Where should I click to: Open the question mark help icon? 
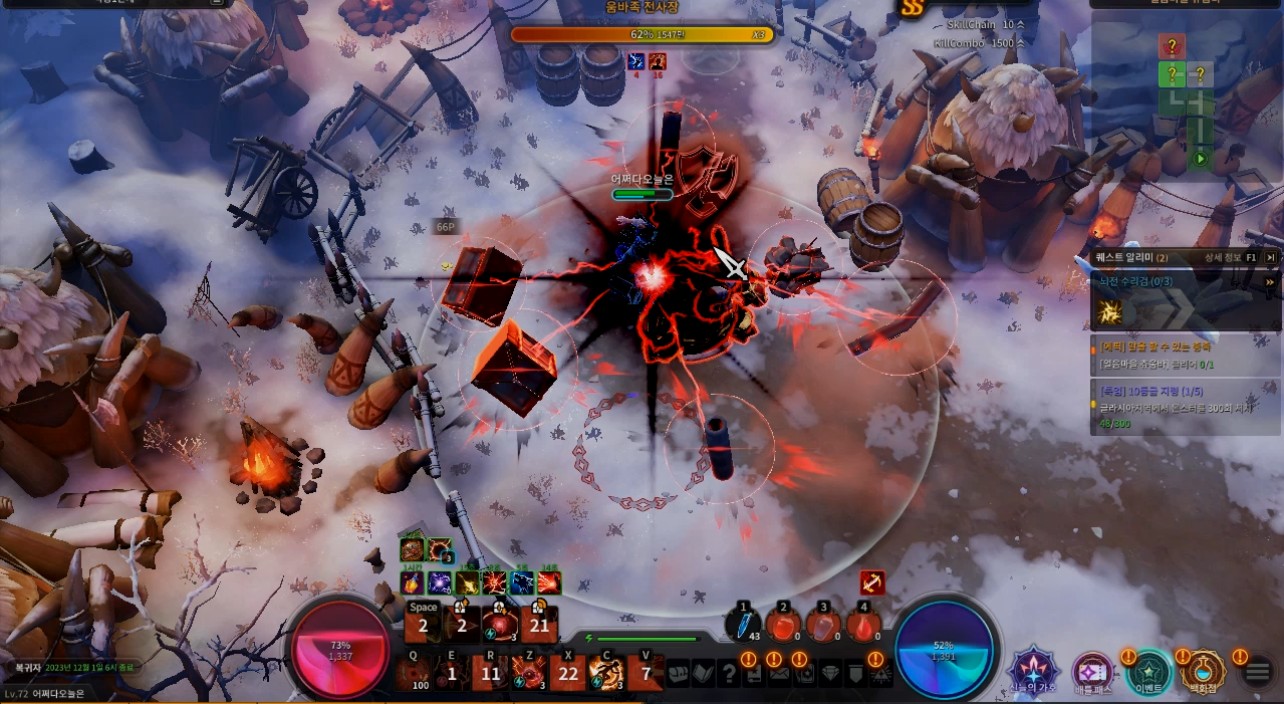(728, 675)
